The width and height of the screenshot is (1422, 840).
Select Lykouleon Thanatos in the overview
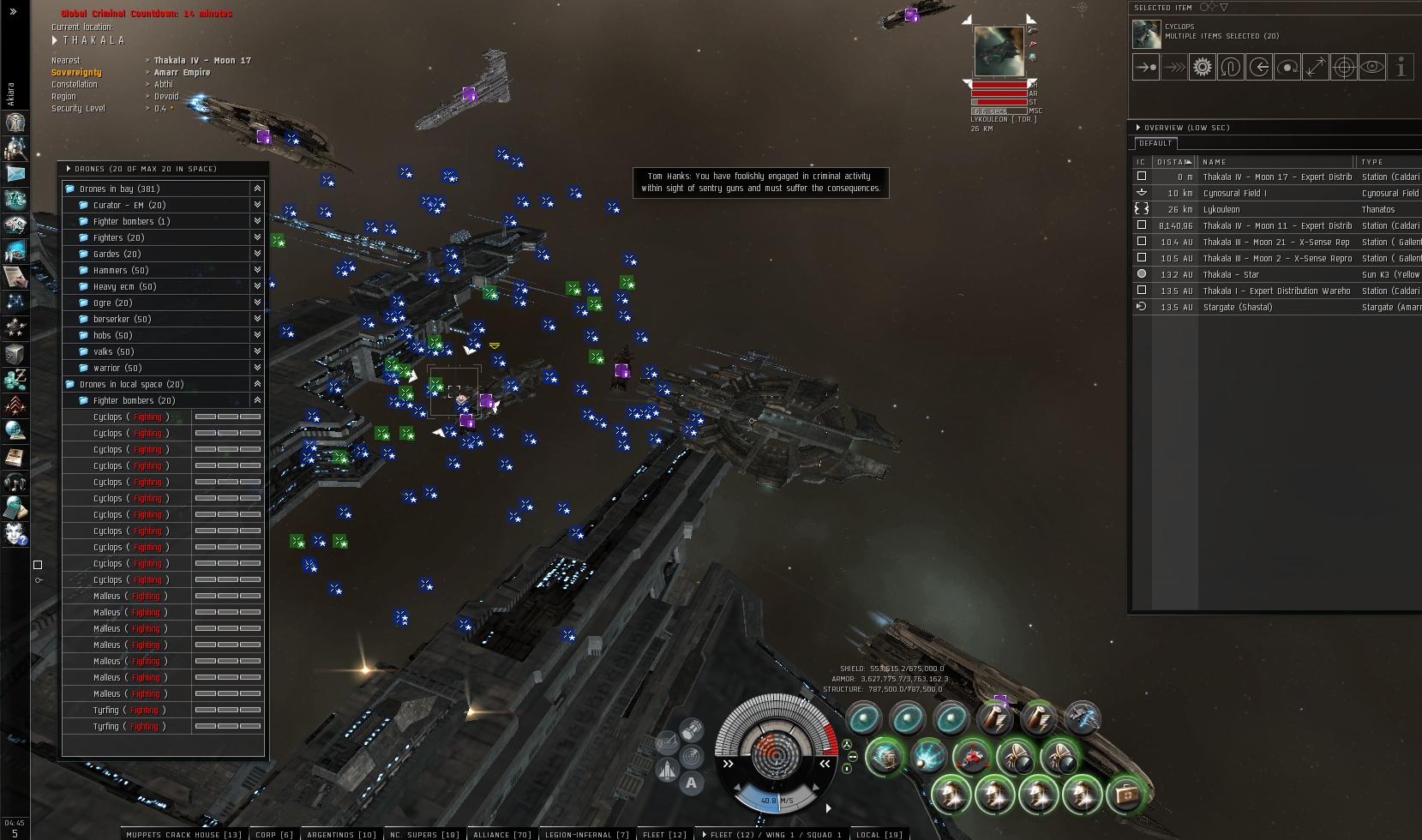(1221, 209)
